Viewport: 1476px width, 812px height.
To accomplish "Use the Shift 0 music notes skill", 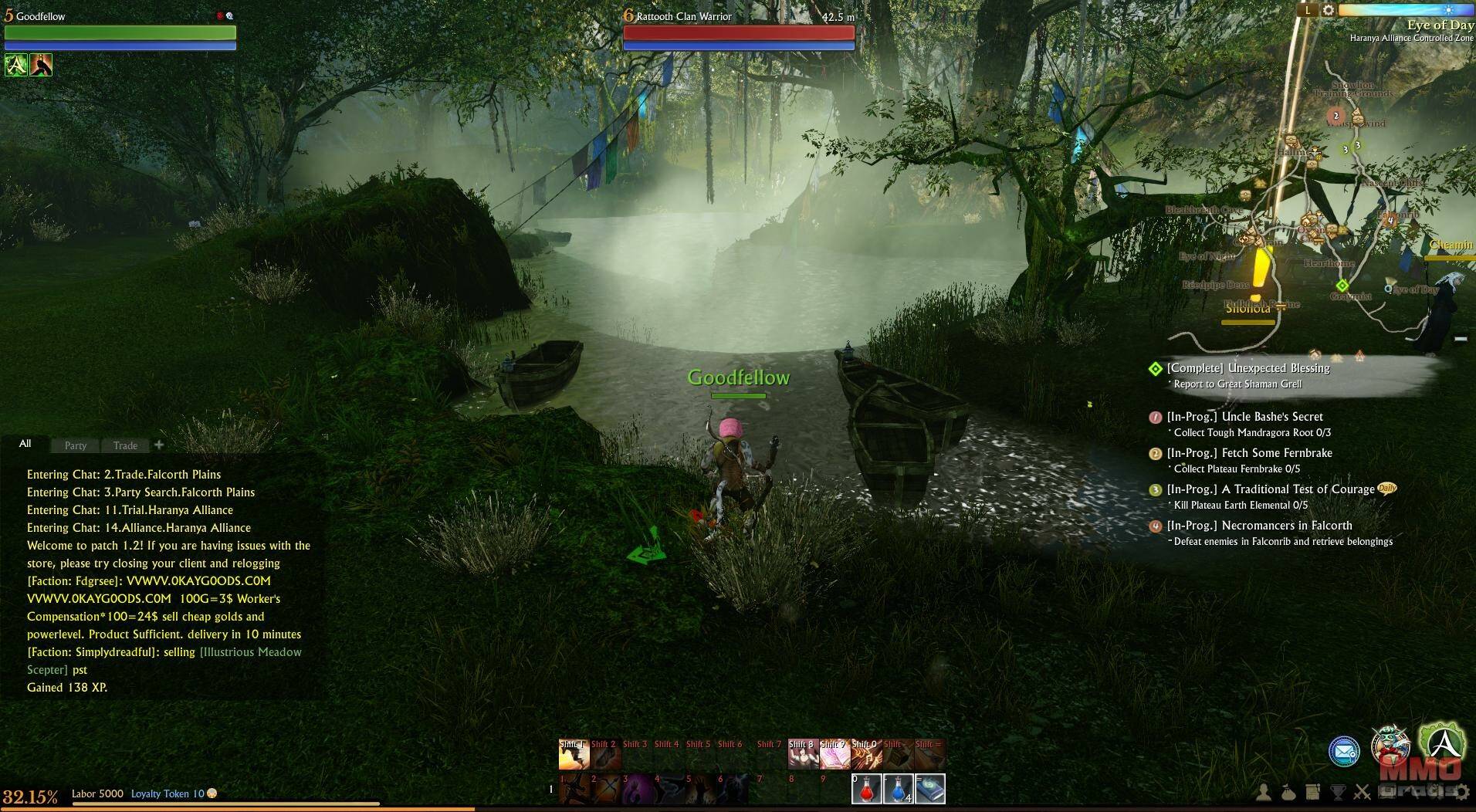I will click(x=866, y=754).
